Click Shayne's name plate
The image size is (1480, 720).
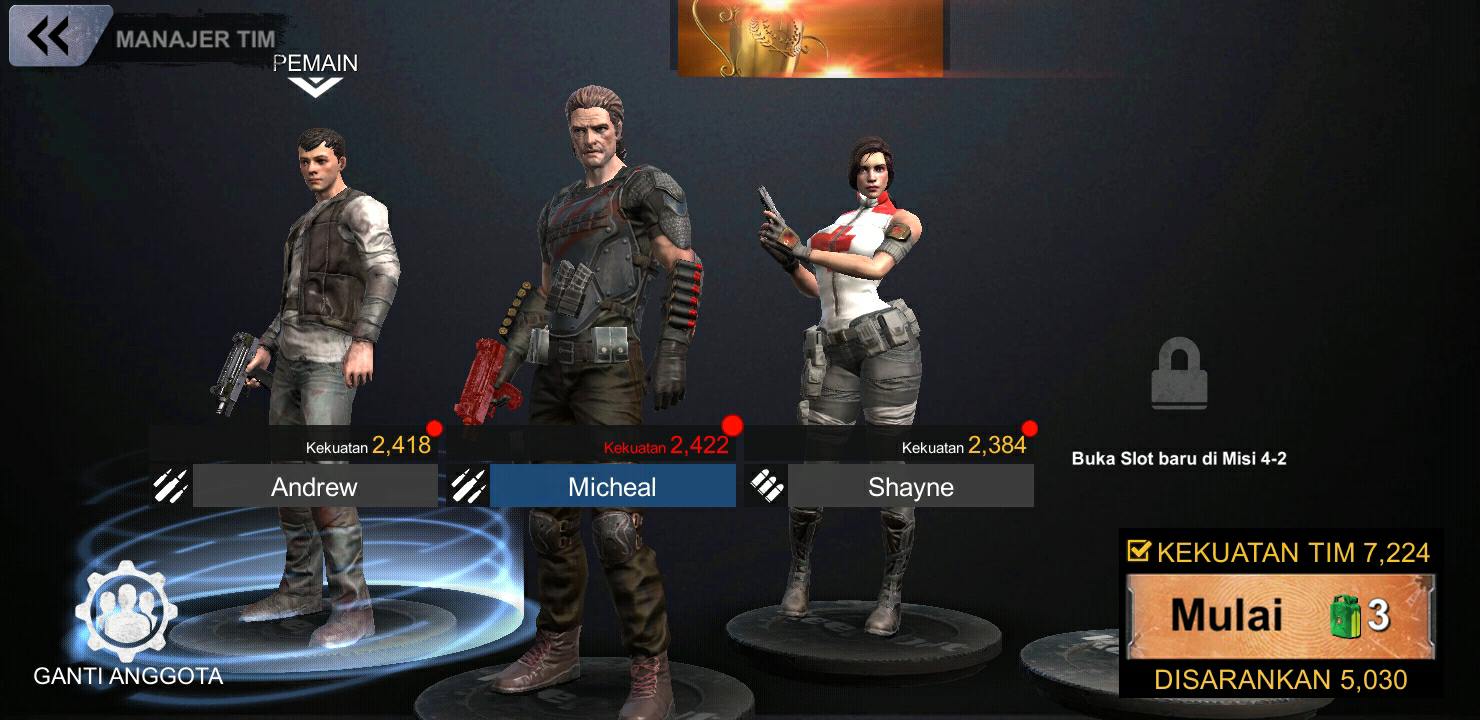click(911, 487)
